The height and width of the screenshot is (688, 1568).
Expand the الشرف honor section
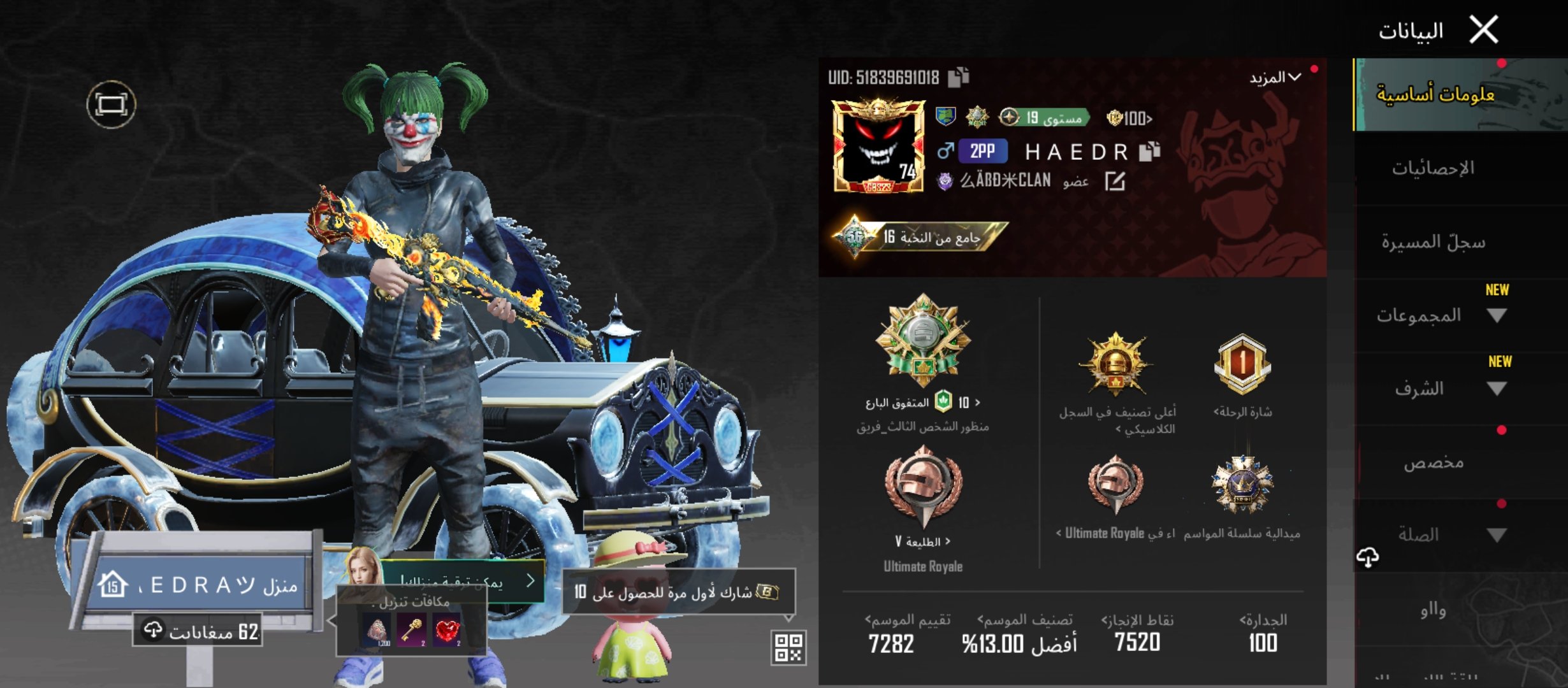click(x=1497, y=389)
